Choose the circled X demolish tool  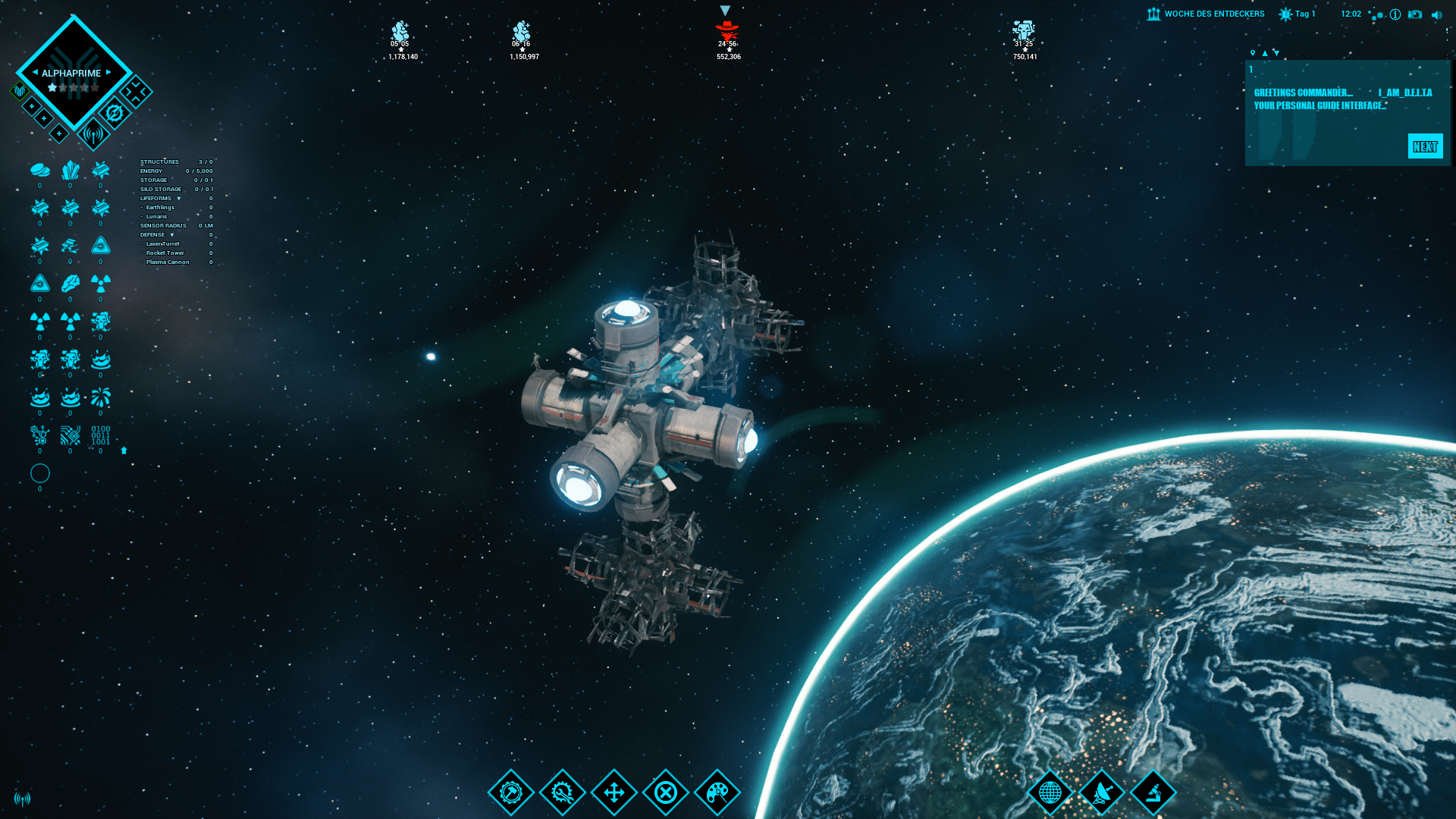(666, 793)
